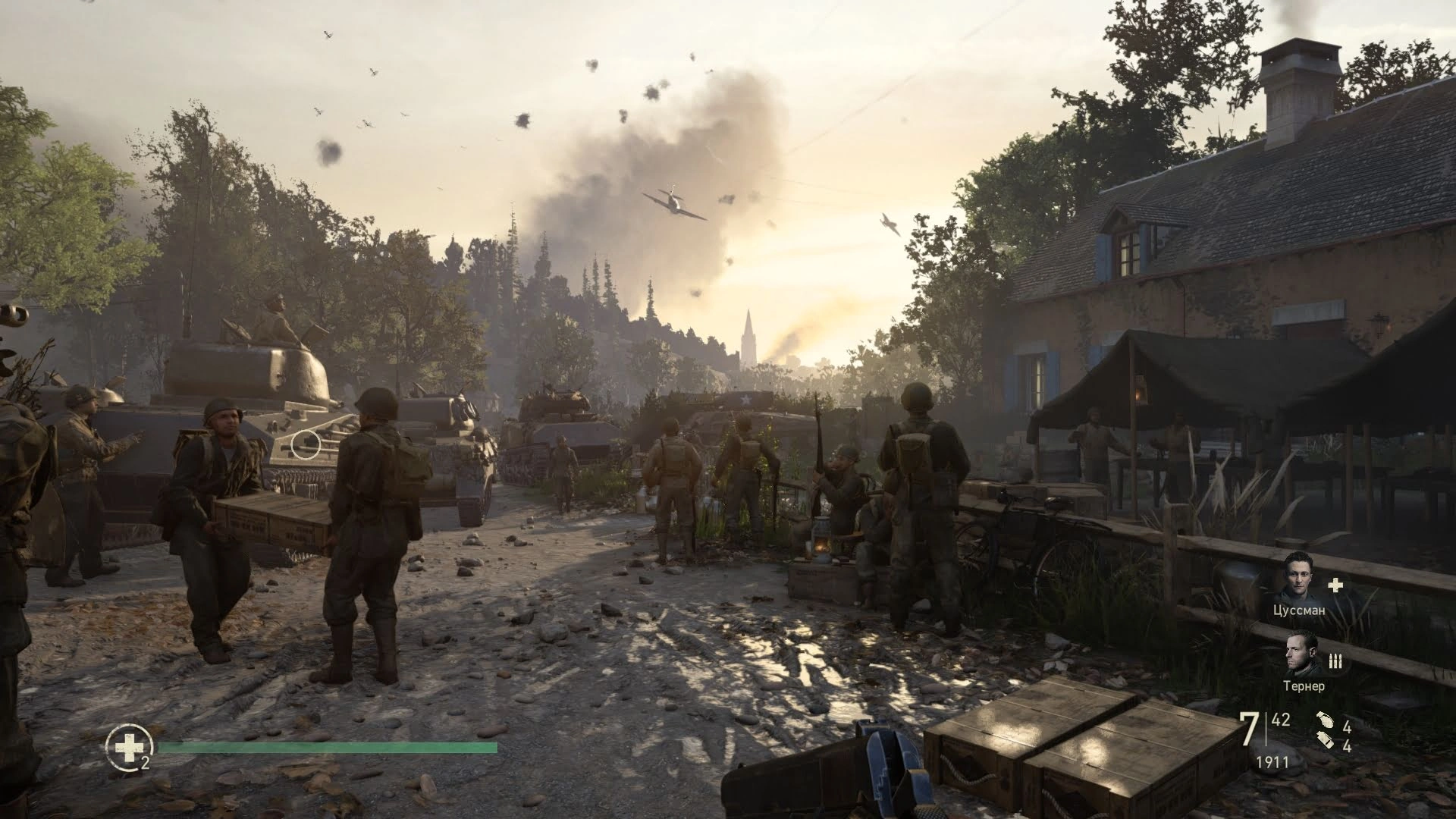Select the smoke grenade icon
1456x819 pixels.
(1325, 741)
